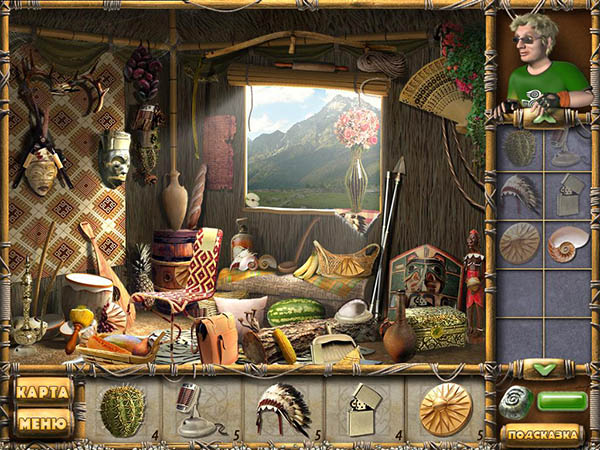Pick the round sun disc in the bottom bar

445,409
